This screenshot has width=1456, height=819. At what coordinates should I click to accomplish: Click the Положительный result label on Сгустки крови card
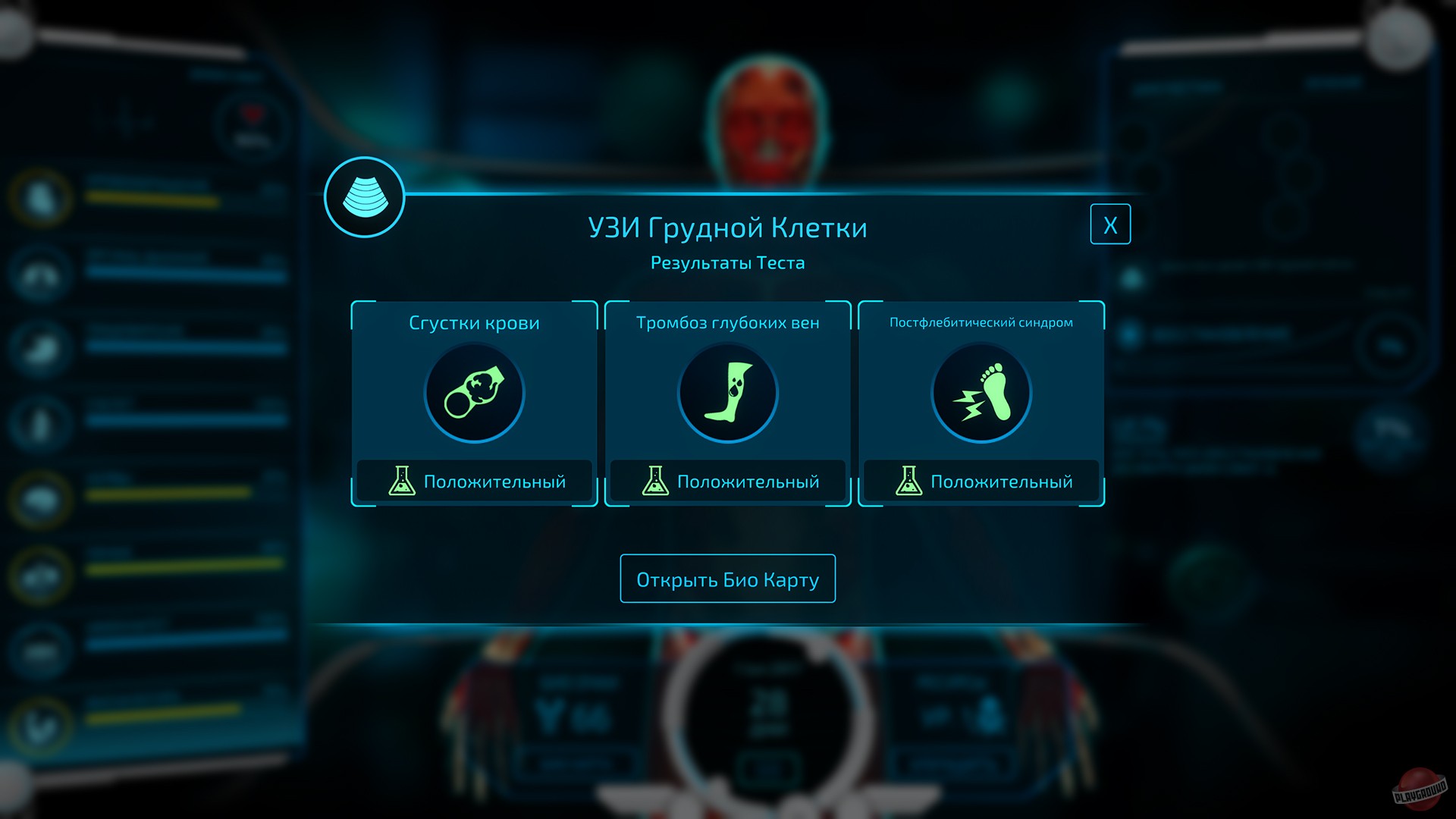[x=495, y=480]
